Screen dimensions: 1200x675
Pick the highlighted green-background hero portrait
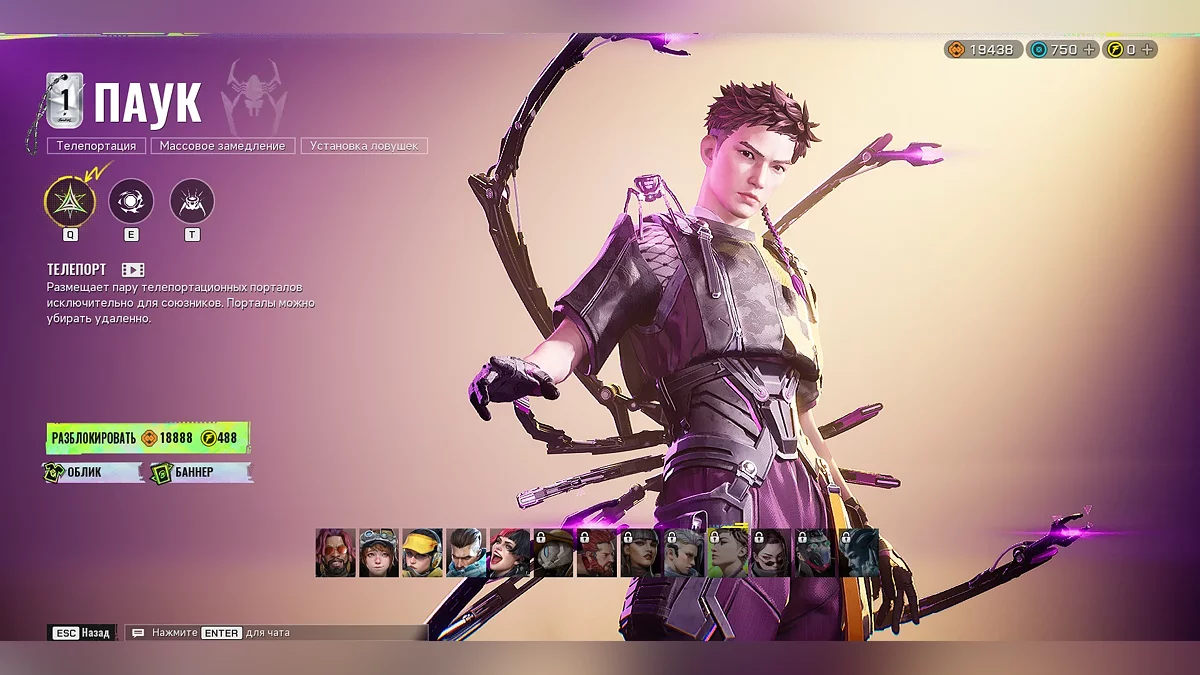pyautogui.click(x=728, y=553)
